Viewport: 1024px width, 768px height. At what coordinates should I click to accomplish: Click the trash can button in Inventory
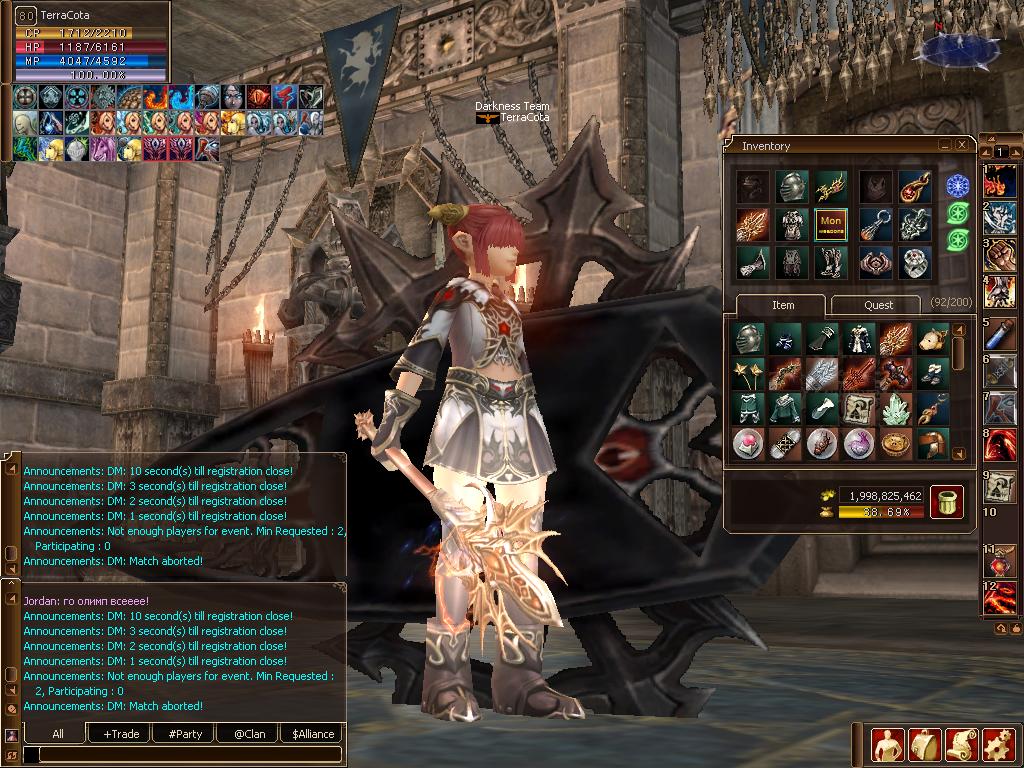click(x=946, y=502)
